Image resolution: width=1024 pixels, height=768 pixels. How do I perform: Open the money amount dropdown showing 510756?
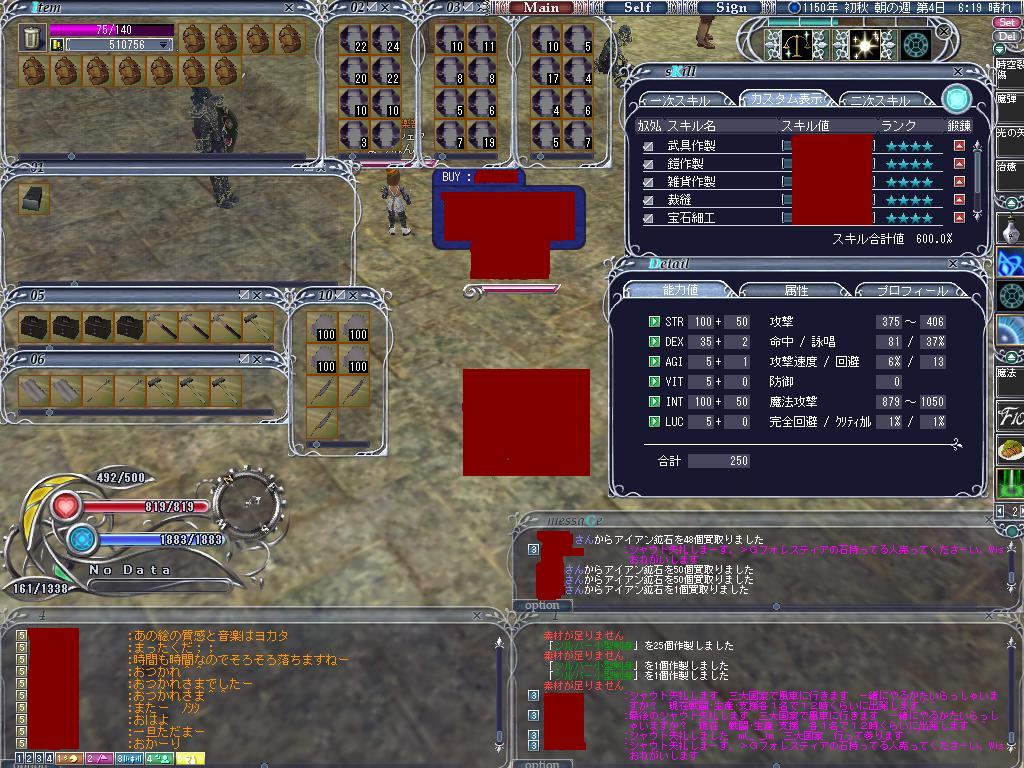coord(164,45)
